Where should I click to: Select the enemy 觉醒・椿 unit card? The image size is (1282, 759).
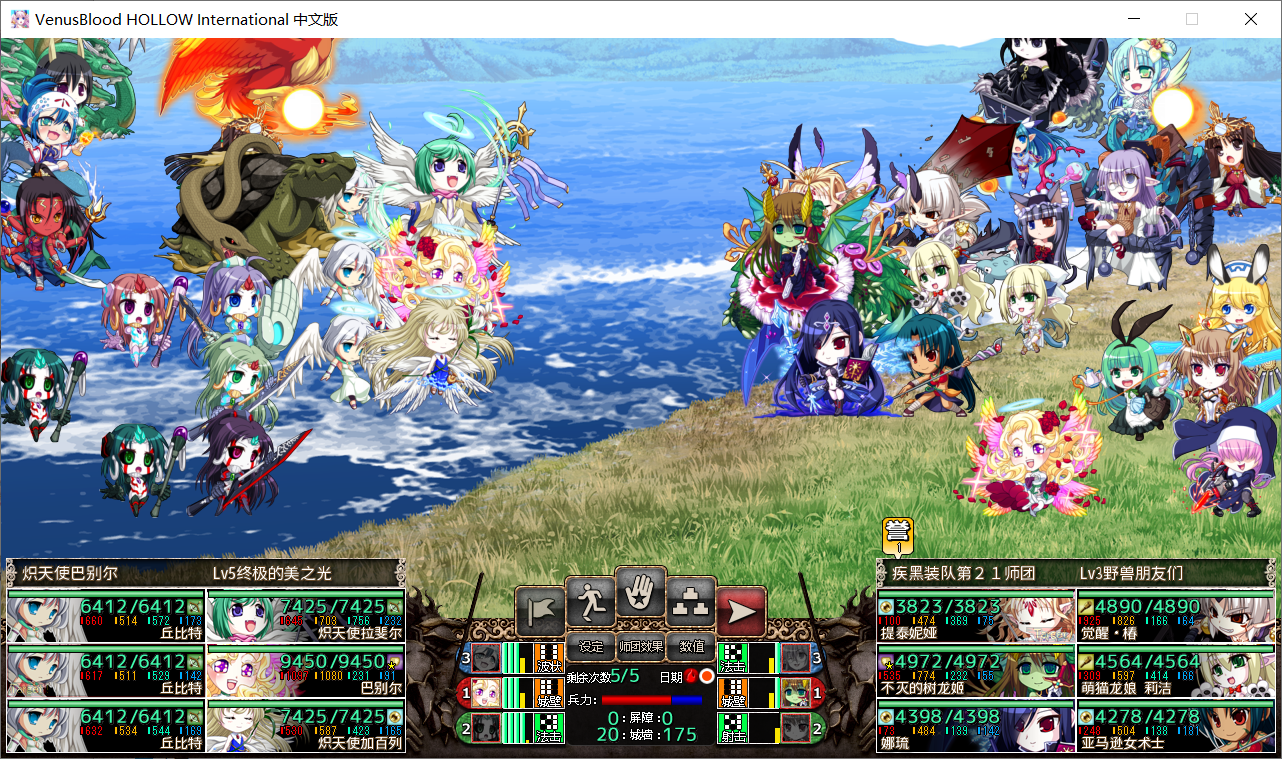pos(1176,617)
